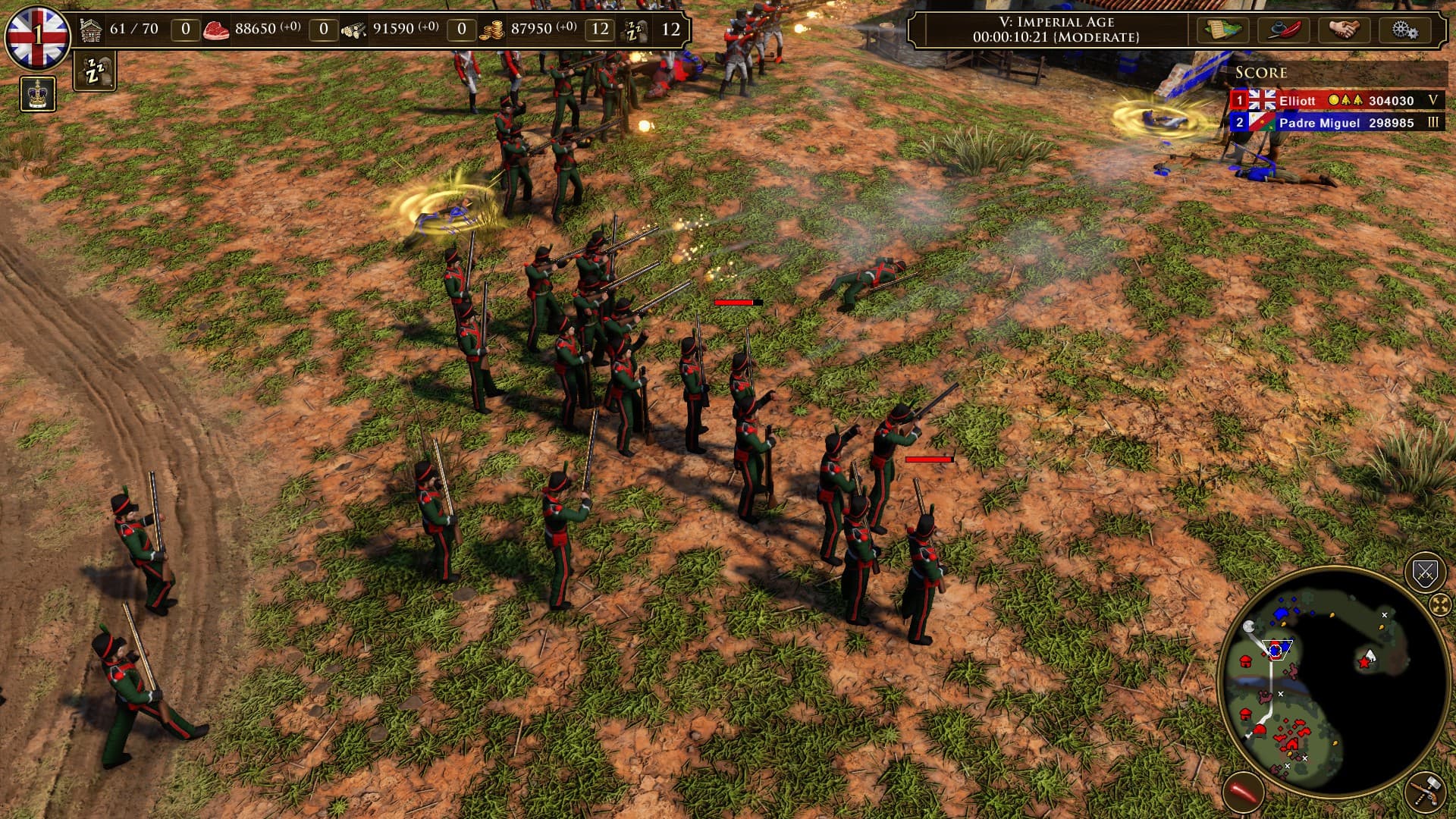Select Elliott's row in the score list
This screenshot has height=819, width=1456.
click(1336, 100)
